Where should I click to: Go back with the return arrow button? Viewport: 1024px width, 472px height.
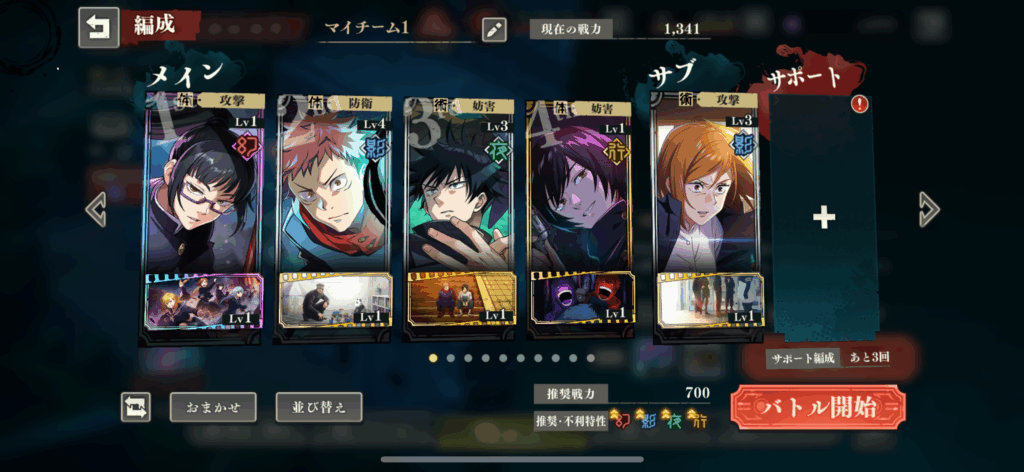tap(98, 28)
